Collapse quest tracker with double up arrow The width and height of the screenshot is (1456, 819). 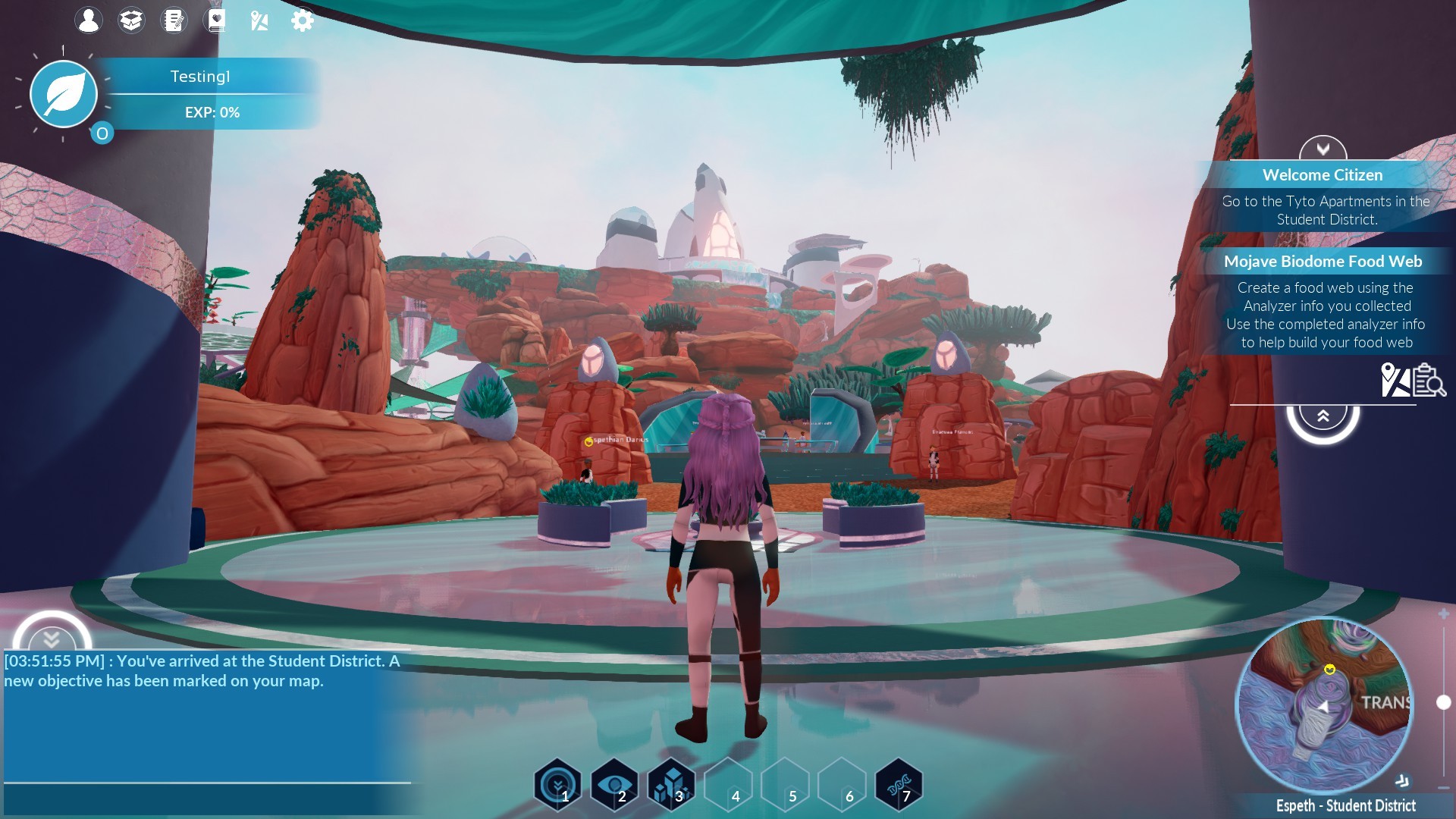(x=1323, y=416)
